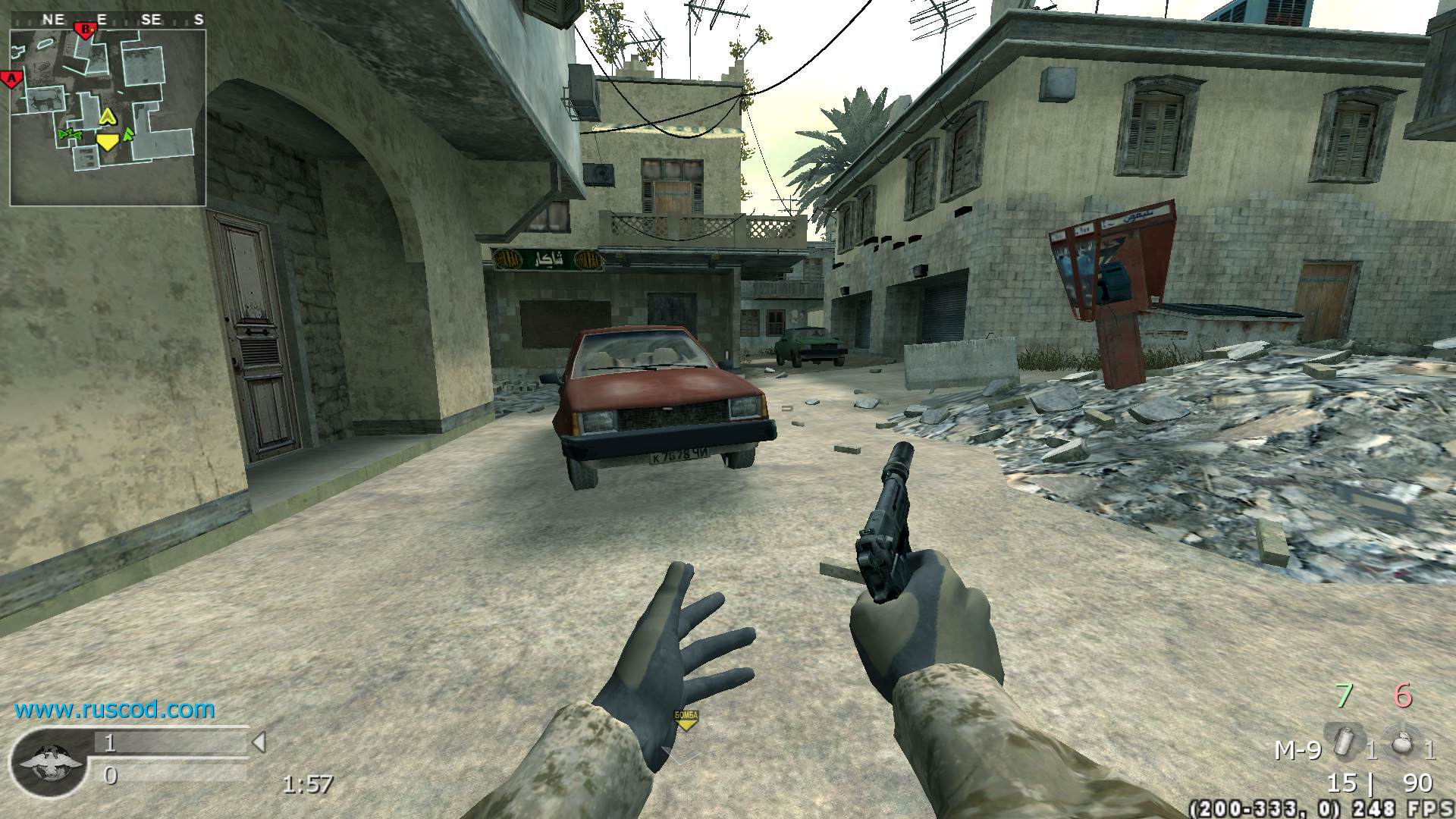
Task: Select the SE heading on the compass
Action: point(149,18)
